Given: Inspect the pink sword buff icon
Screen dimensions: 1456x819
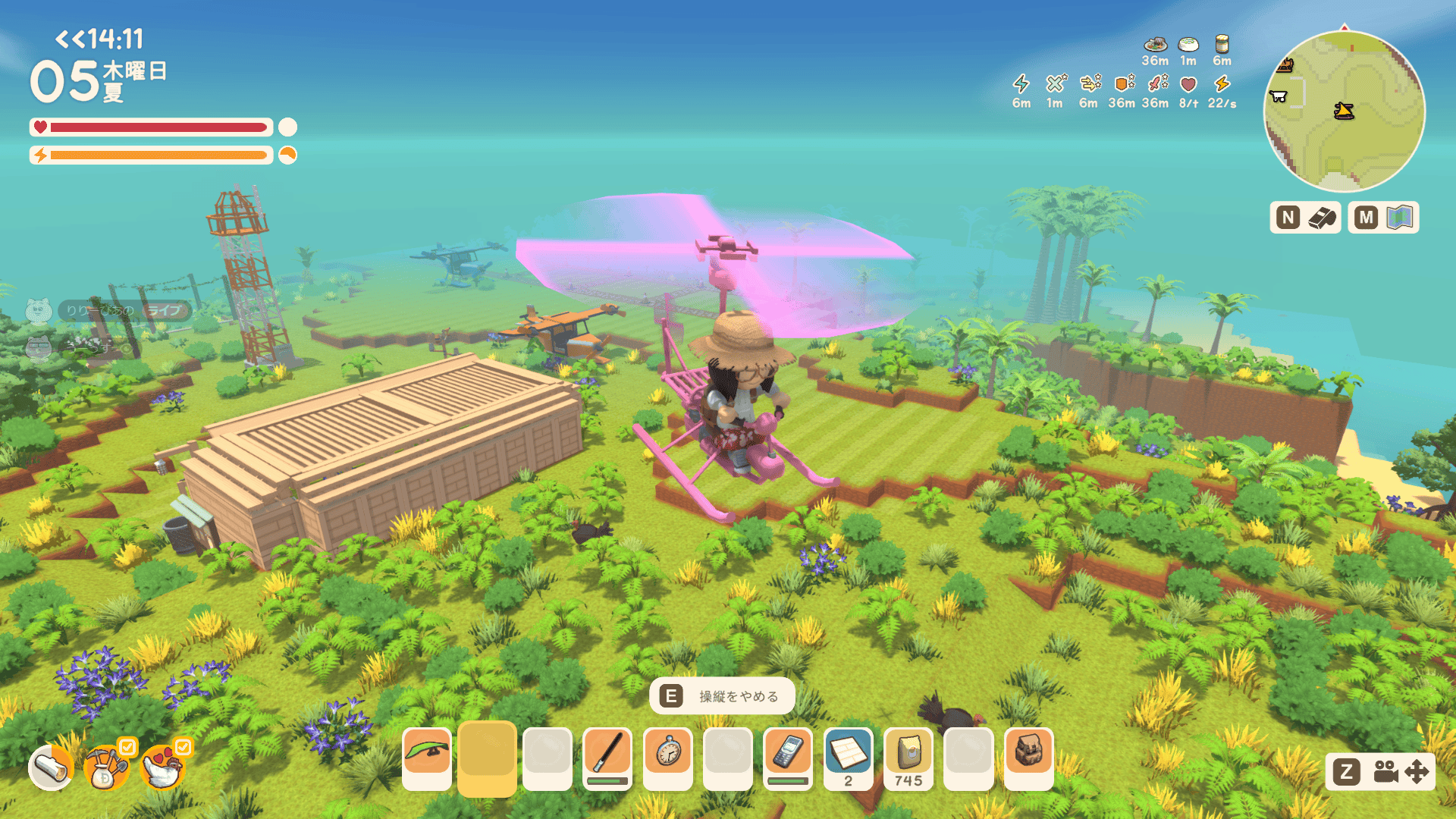Looking at the screenshot, I should 1156,83.
